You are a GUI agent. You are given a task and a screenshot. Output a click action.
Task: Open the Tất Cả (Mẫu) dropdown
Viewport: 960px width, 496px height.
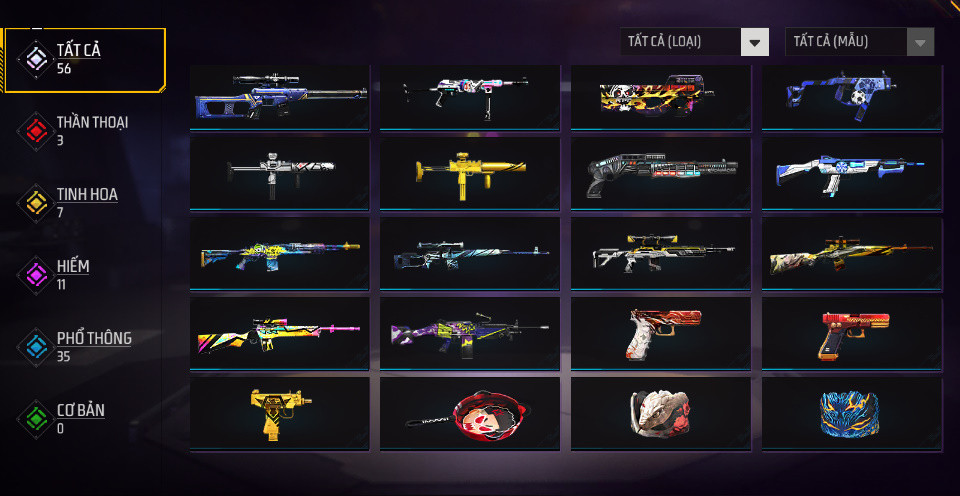tap(859, 42)
